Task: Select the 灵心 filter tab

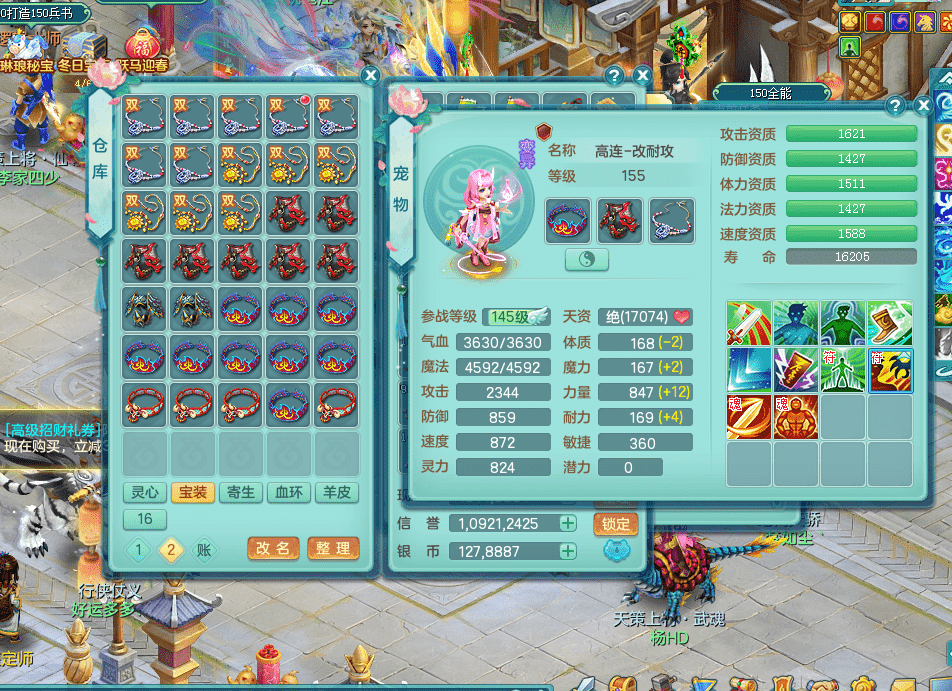Action: [x=144, y=492]
